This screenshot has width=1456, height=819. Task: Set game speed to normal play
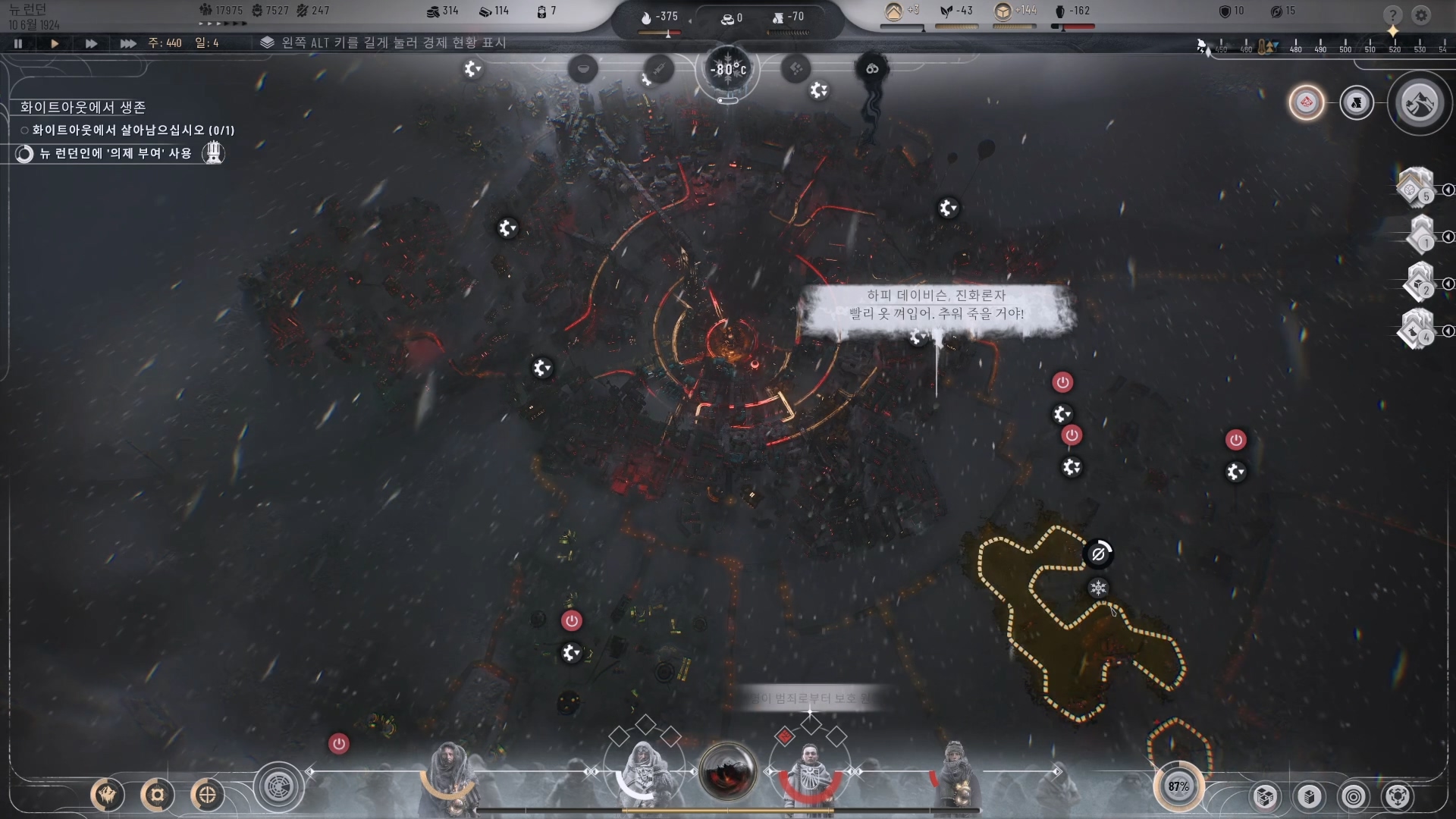(55, 44)
